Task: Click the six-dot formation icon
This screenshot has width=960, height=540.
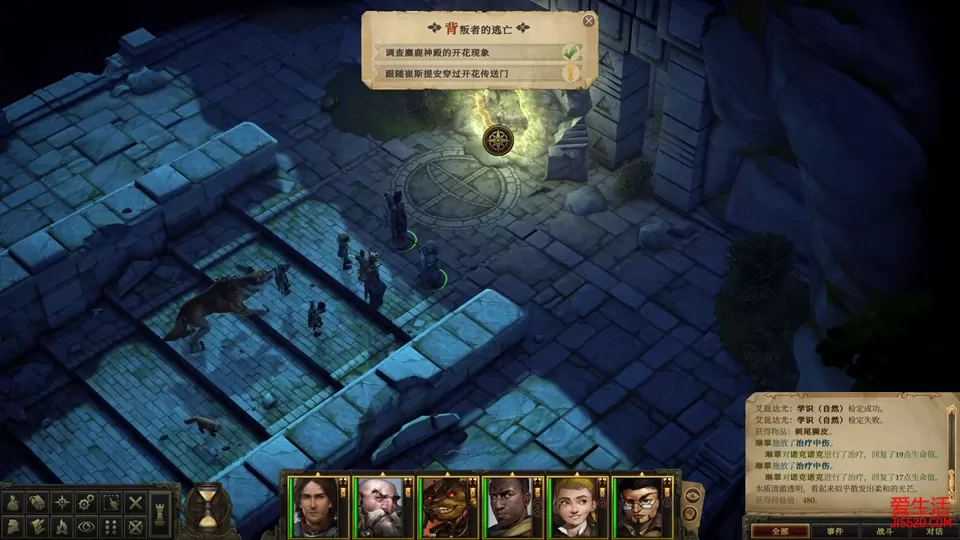Action: 112,525
